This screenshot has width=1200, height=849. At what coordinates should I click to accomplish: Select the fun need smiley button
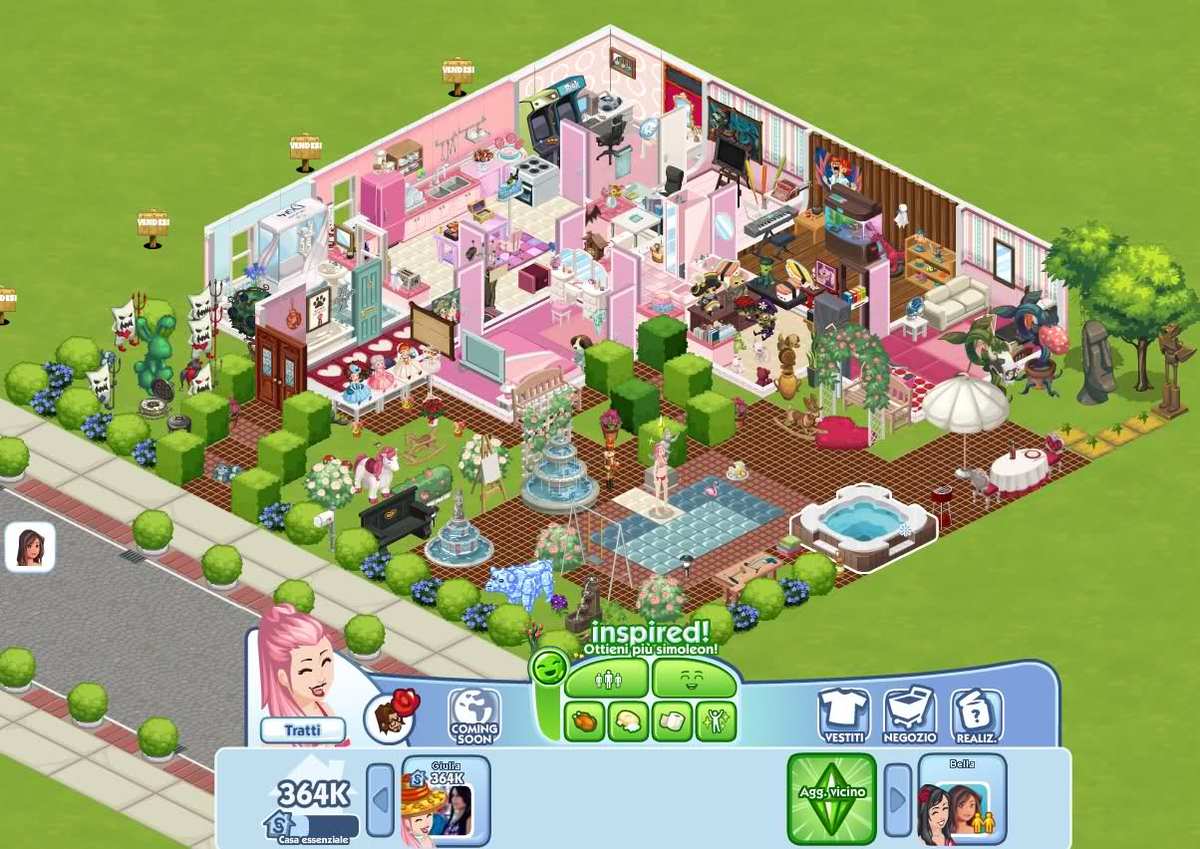click(694, 679)
